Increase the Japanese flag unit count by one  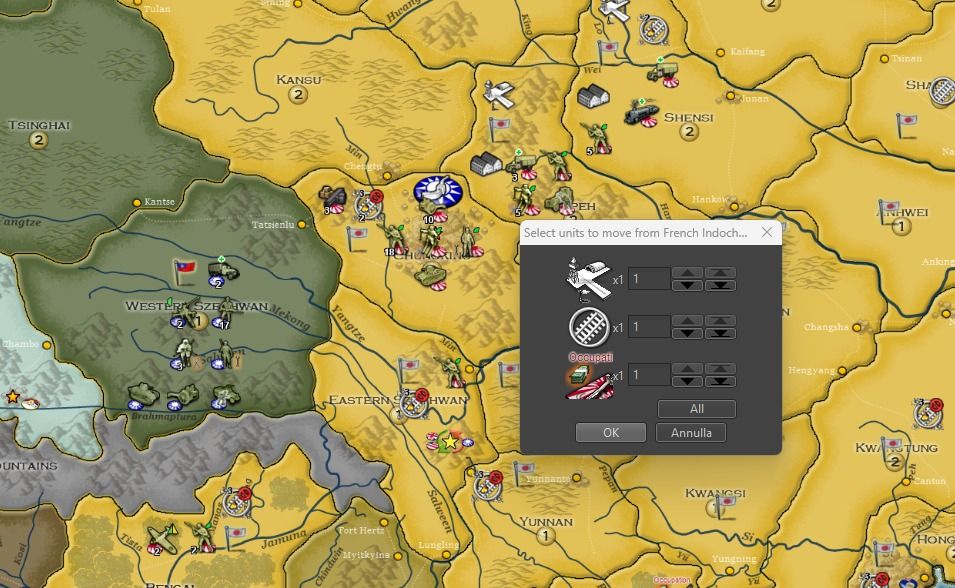[687, 369]
